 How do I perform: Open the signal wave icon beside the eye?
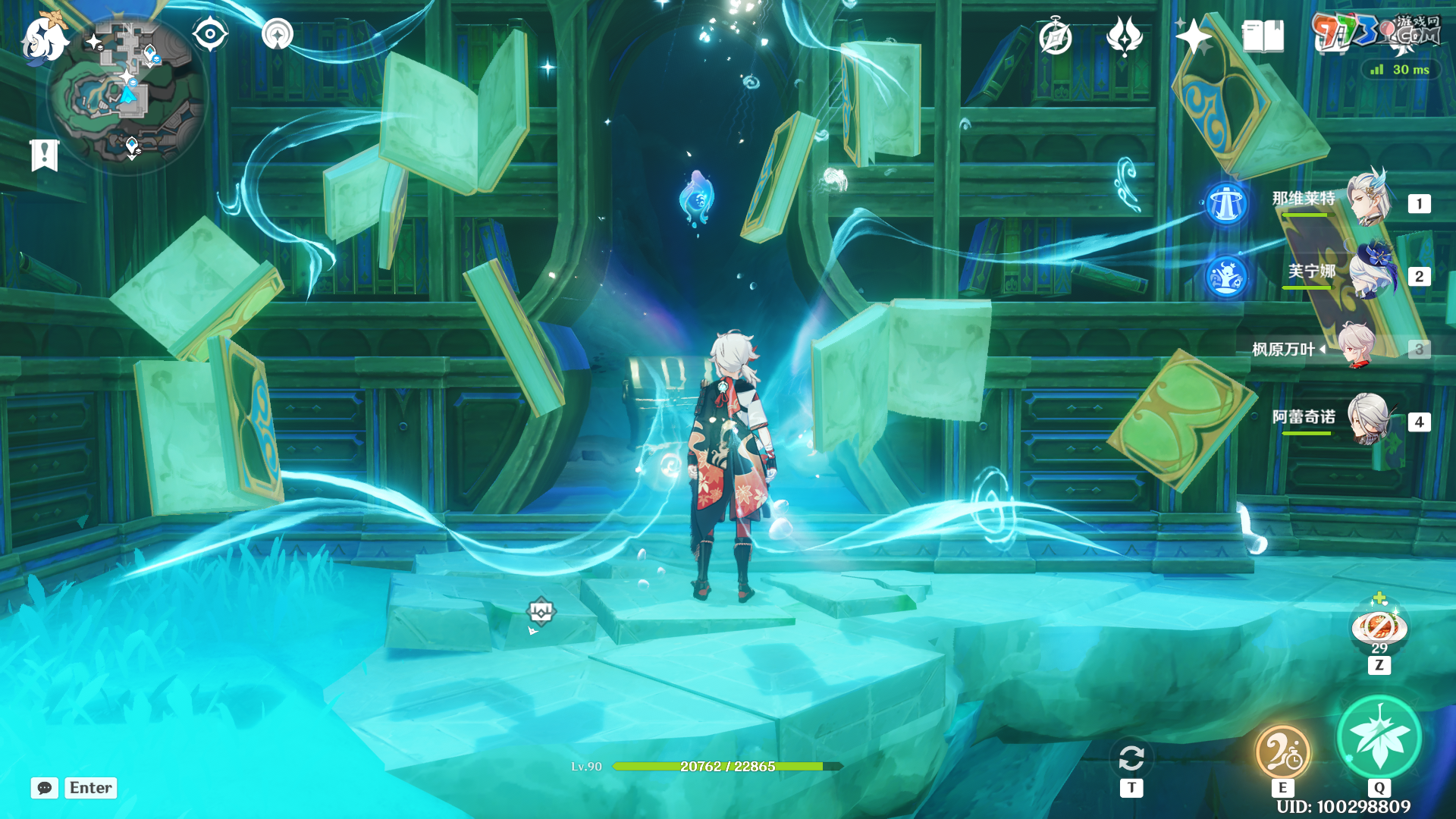[x=278, y=35]
